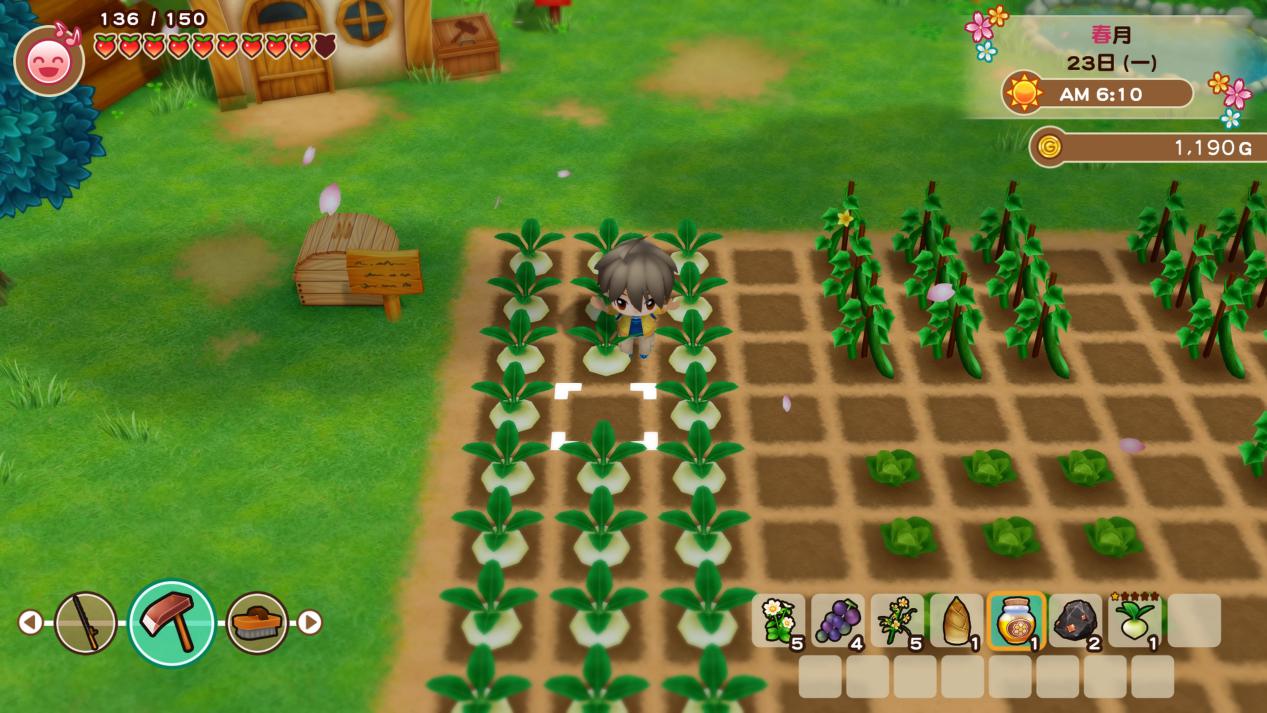Select the star-rated turnip slot
This screenshot has width=1267, height=713.
1134,621
